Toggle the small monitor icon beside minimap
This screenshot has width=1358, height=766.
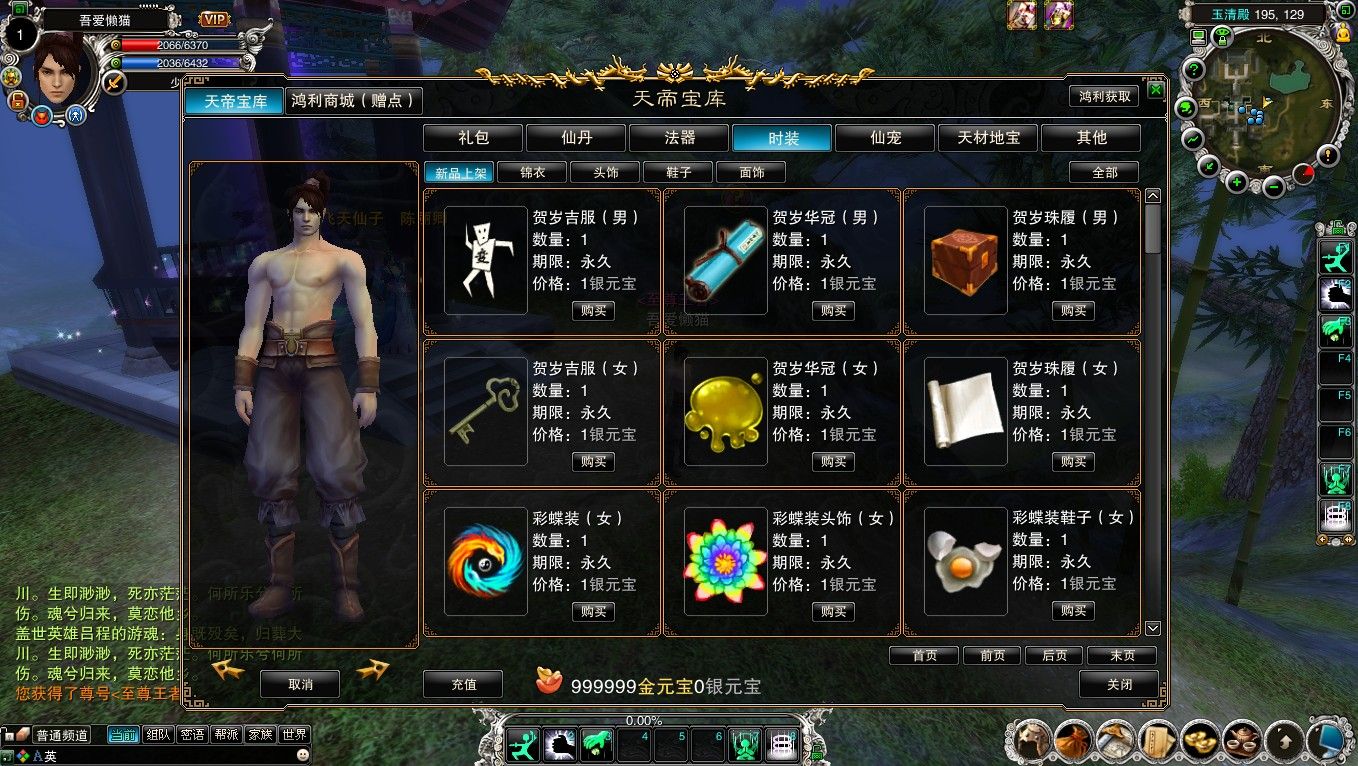[1198, 37]
